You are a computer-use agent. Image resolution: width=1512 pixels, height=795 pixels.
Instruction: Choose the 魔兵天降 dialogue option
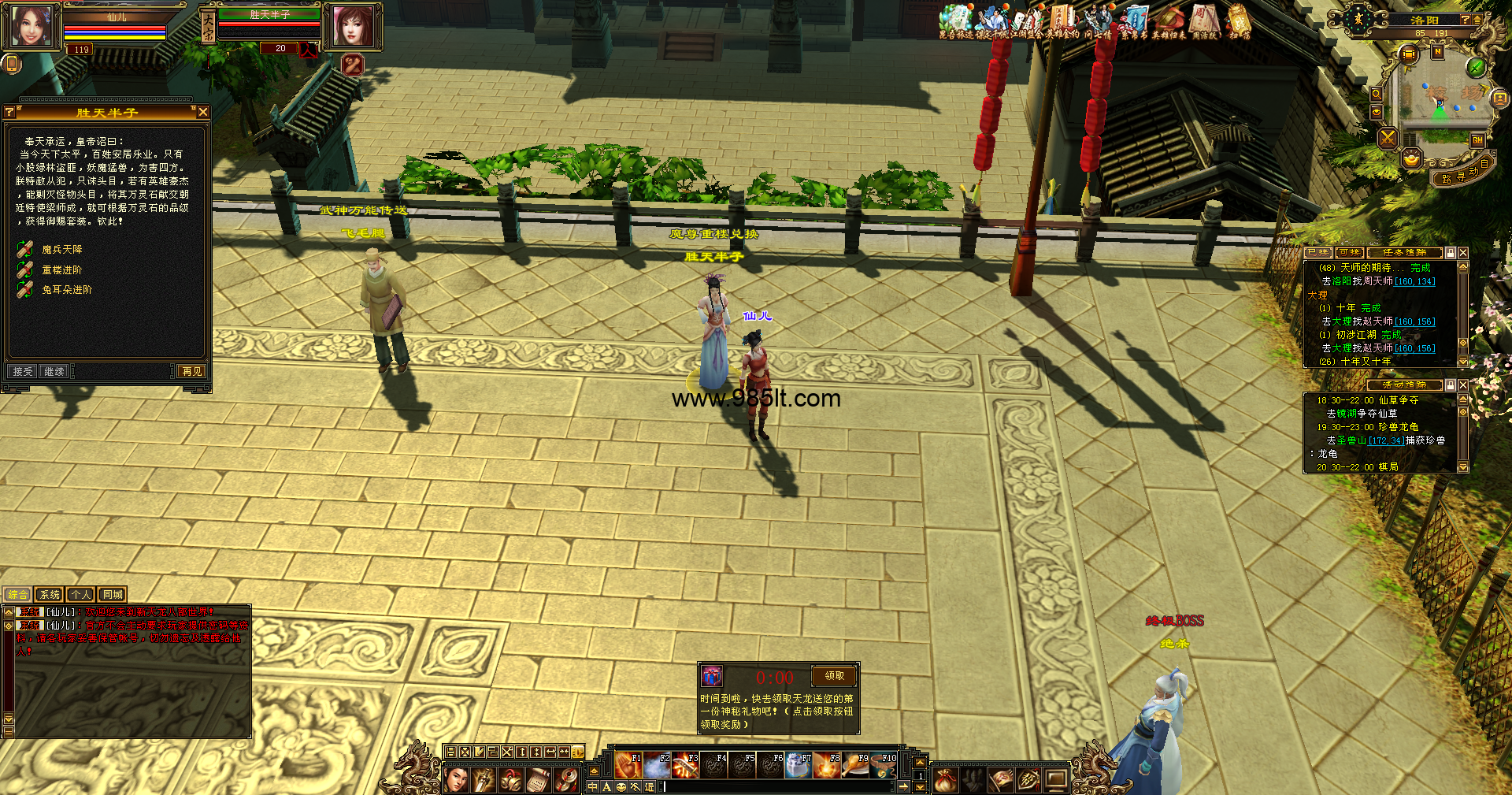[x=61, y=250]
